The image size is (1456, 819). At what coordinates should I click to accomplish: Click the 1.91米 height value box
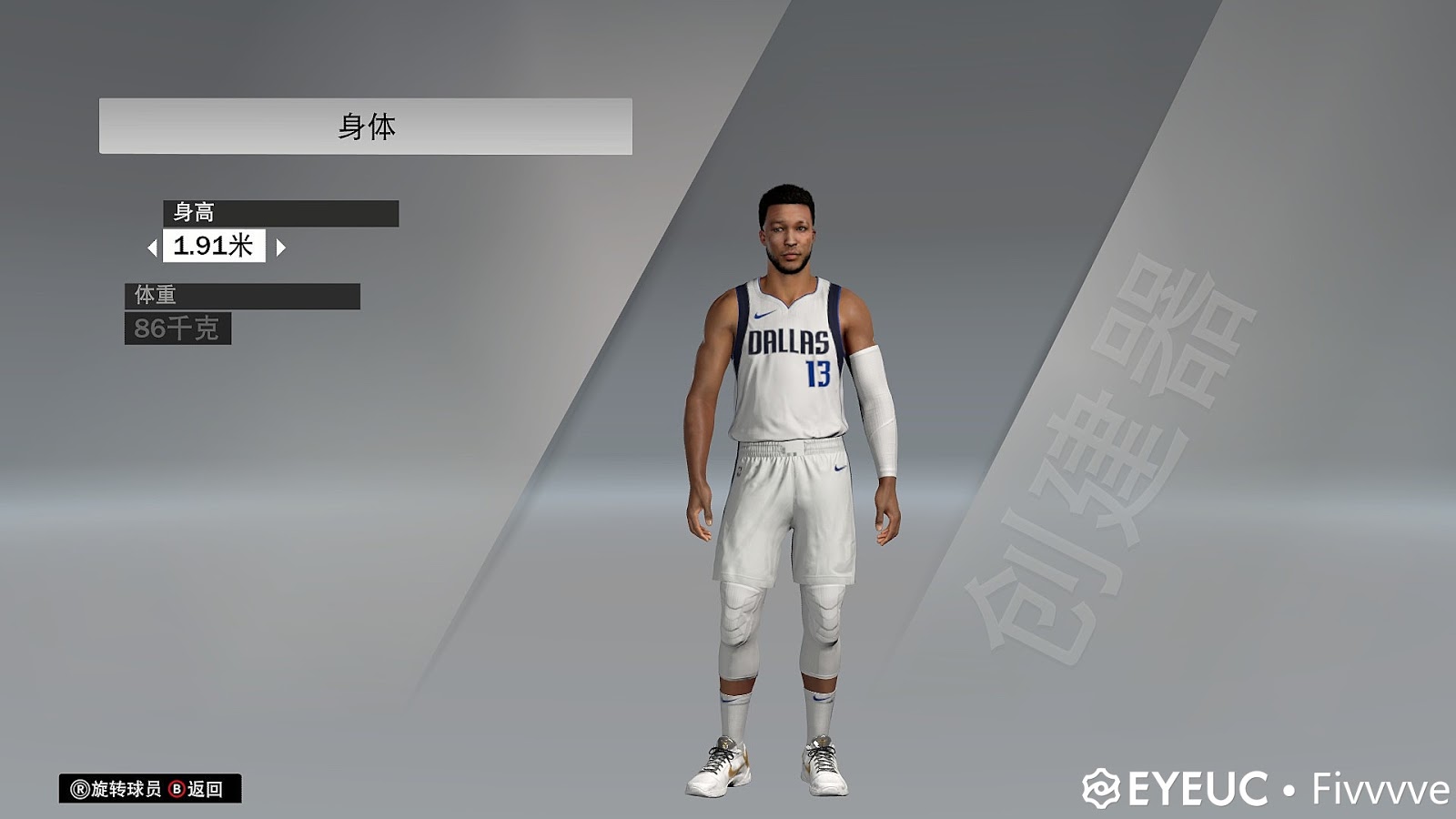(215, 246)
